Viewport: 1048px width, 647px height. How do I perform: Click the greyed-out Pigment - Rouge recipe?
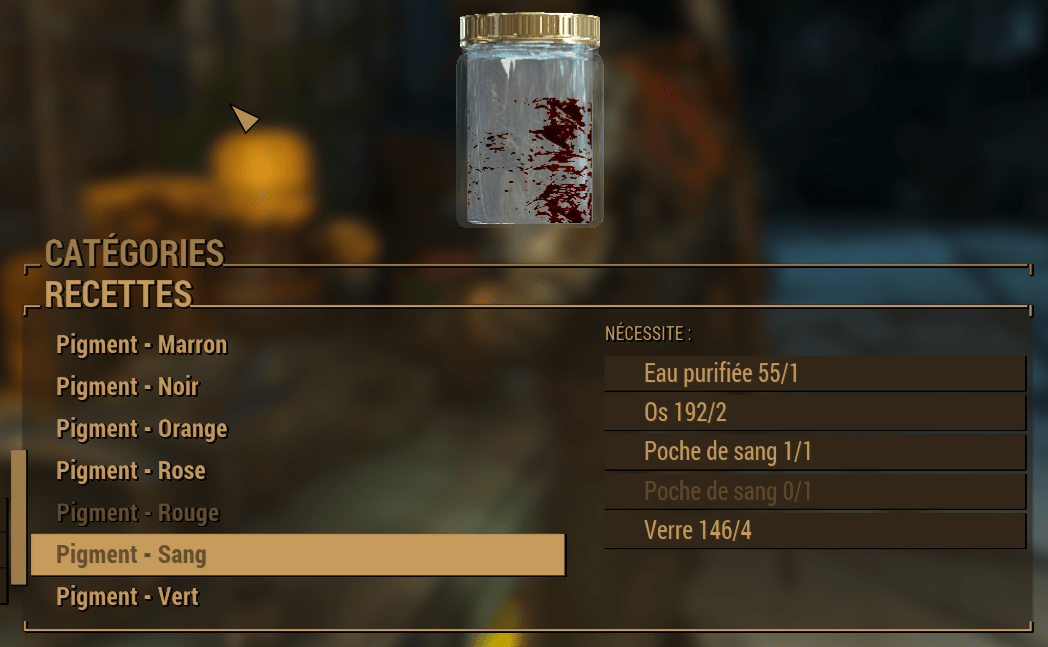click(137, 513)
